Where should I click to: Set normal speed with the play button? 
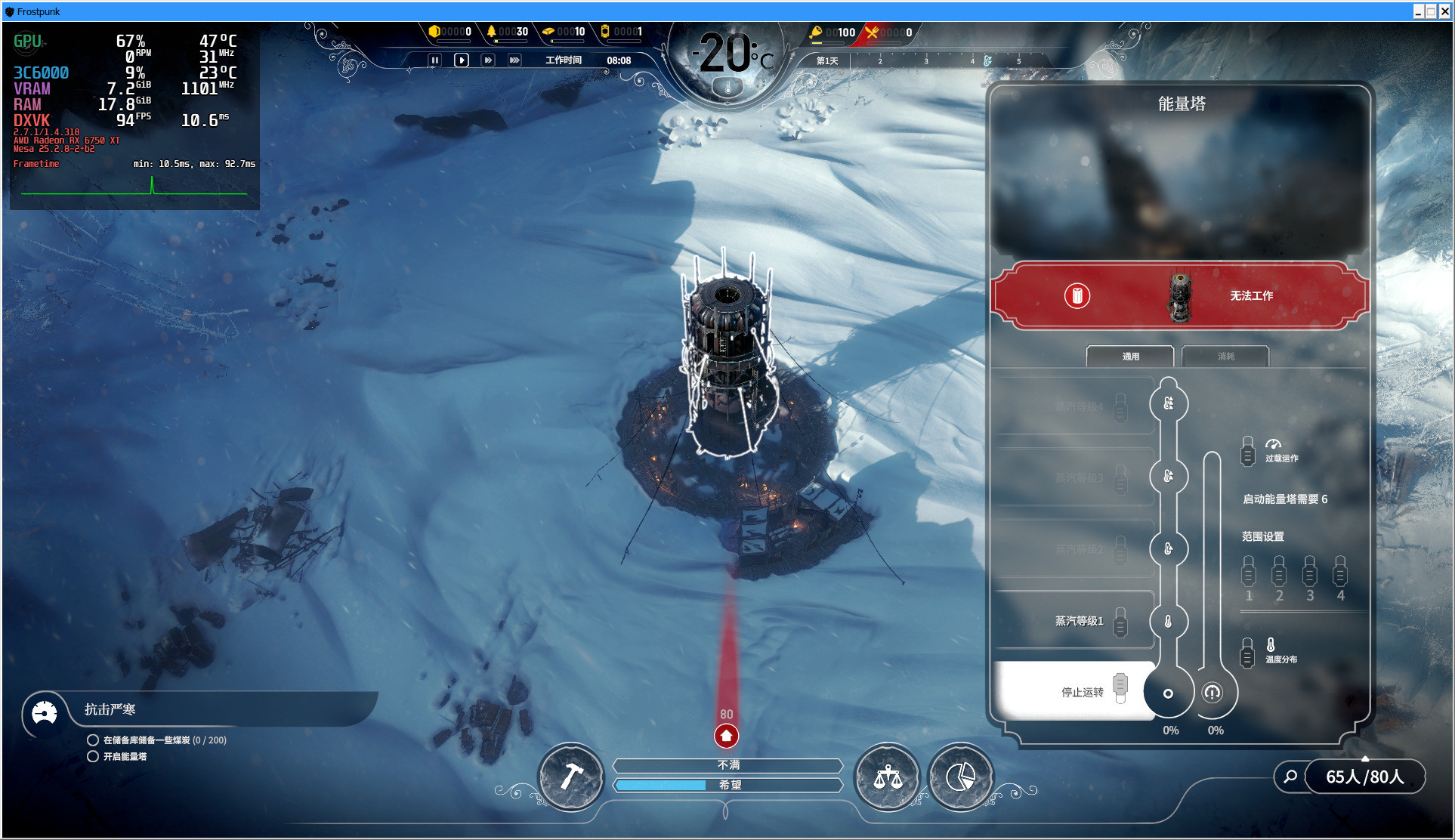click(x=462, y=60)
